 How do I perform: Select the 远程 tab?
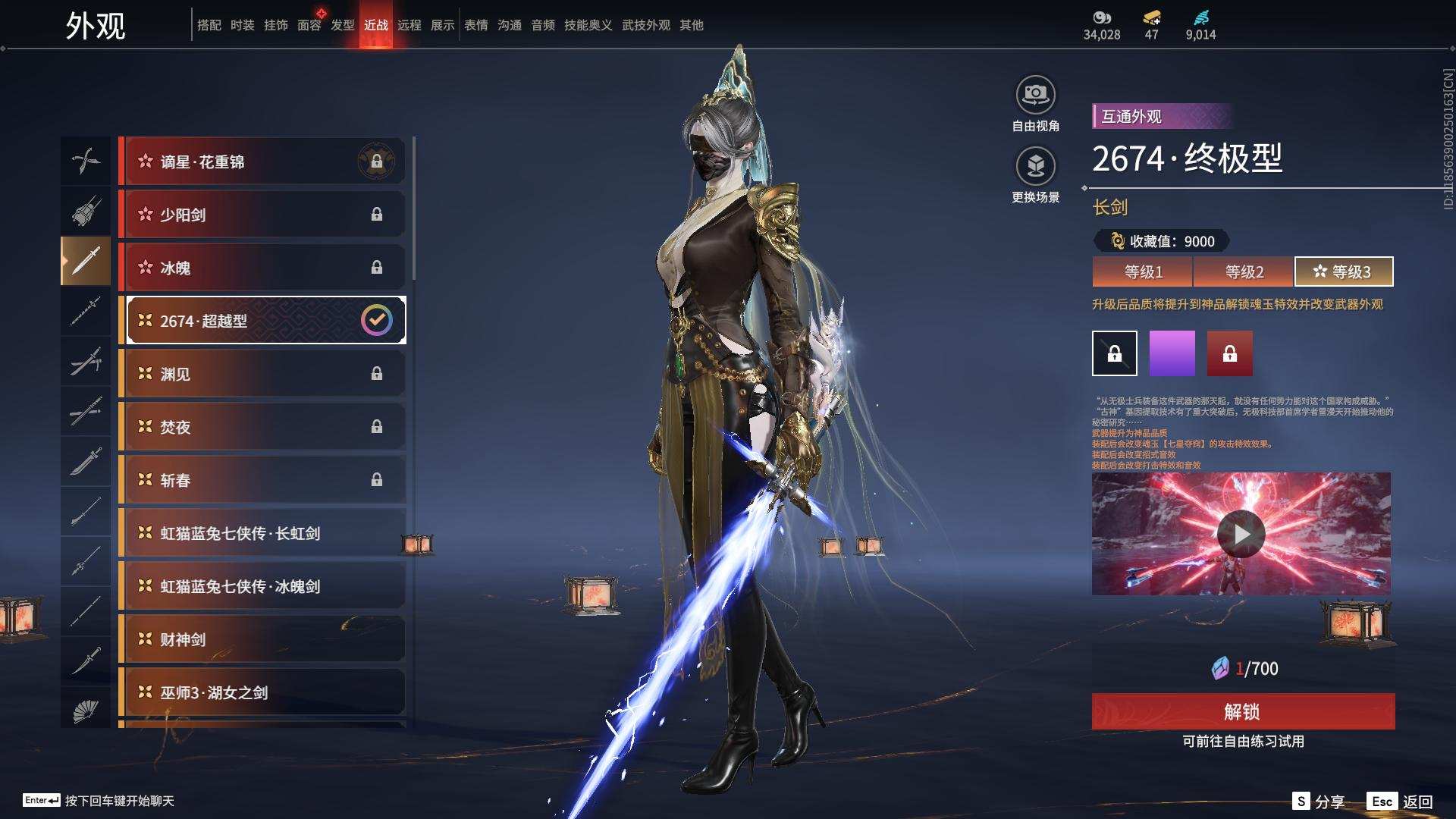point(409,25)
